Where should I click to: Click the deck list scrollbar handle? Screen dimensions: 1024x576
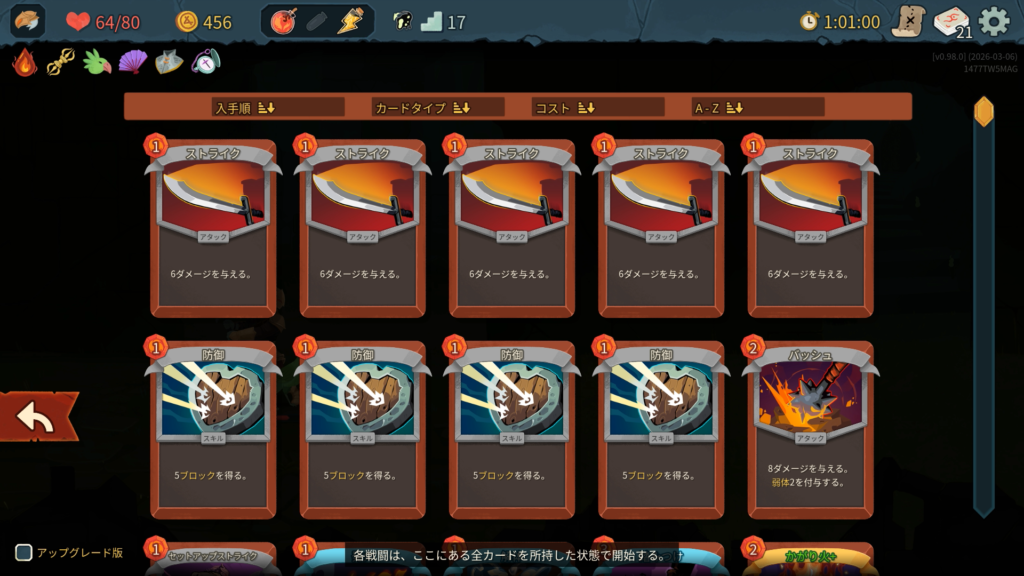coord(984,111)
